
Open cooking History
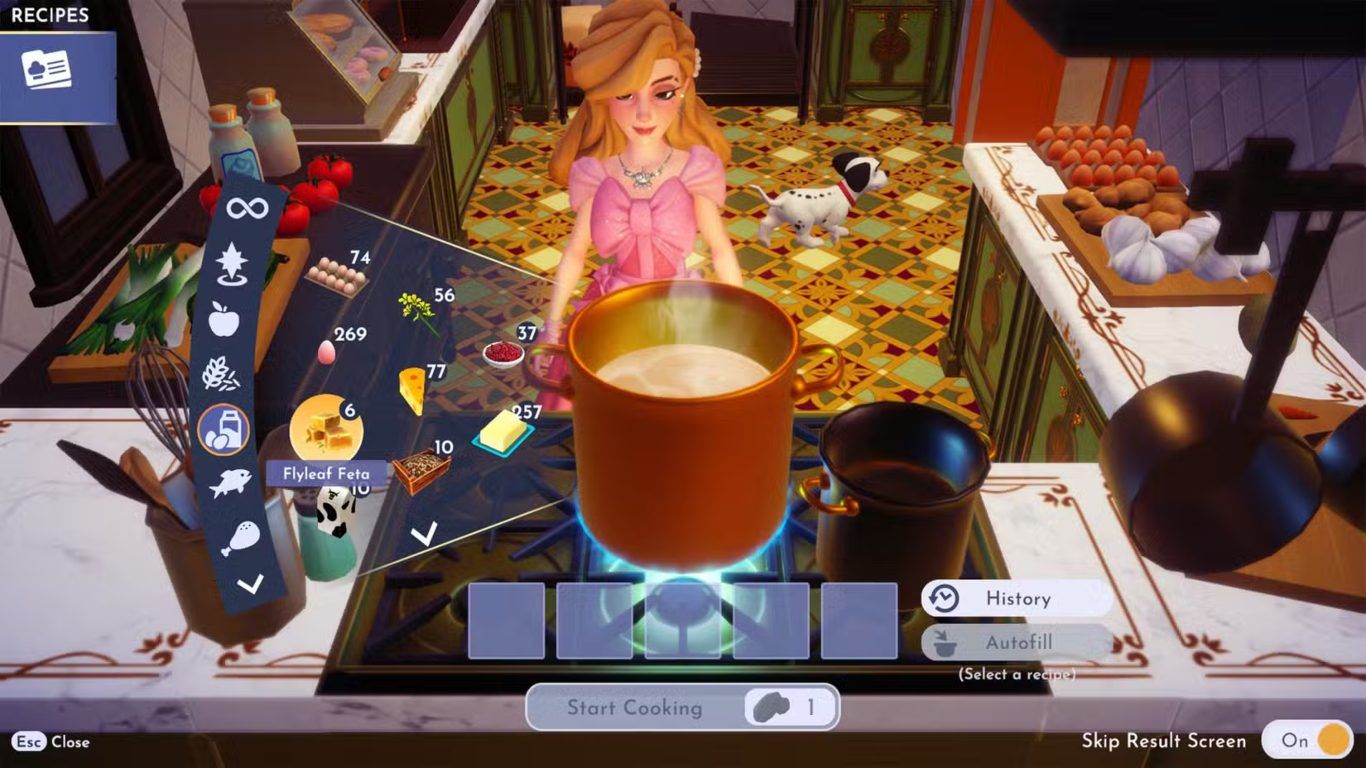coord(1016,598)
